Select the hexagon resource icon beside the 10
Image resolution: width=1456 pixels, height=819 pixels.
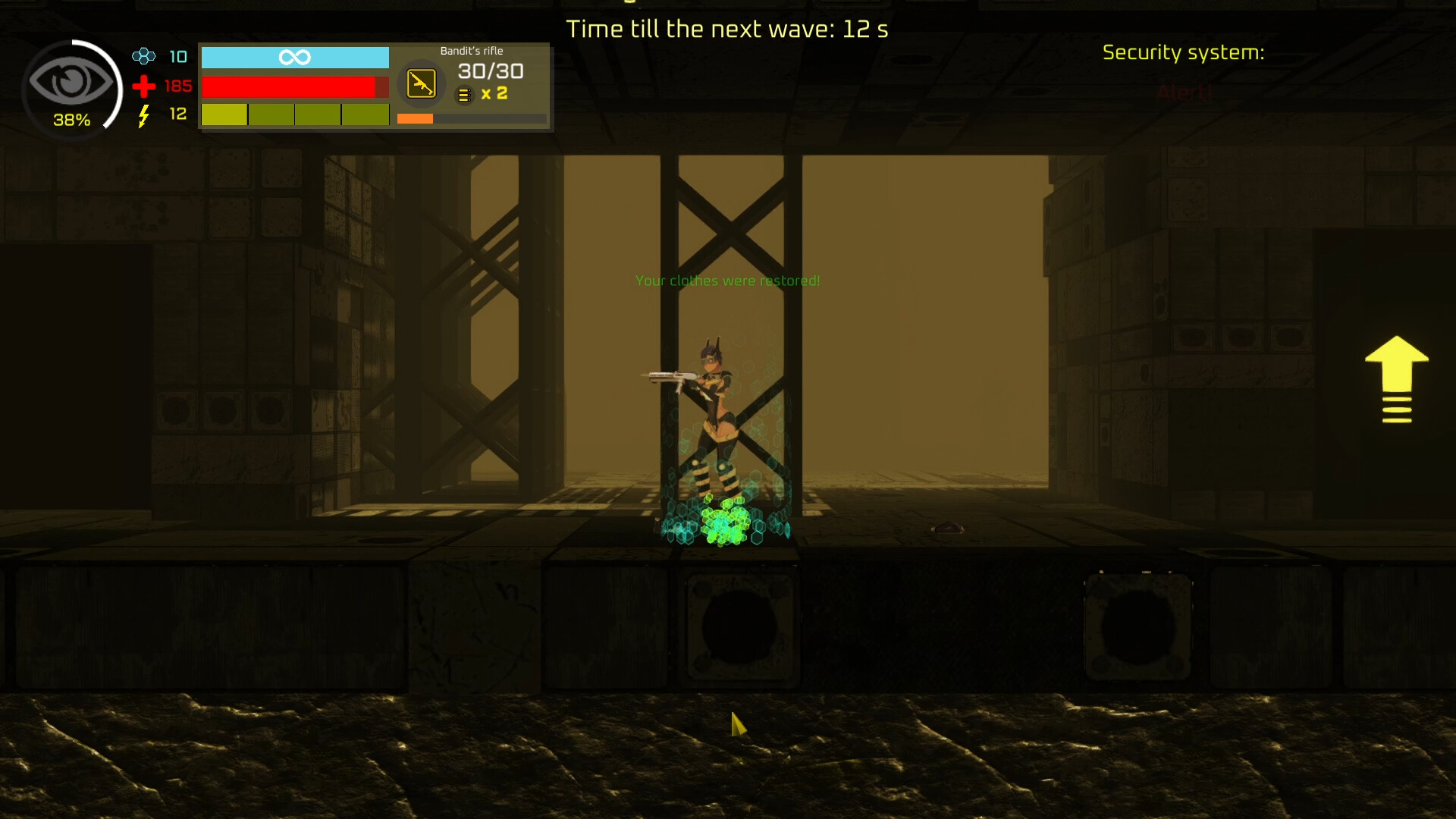(143, 56)
